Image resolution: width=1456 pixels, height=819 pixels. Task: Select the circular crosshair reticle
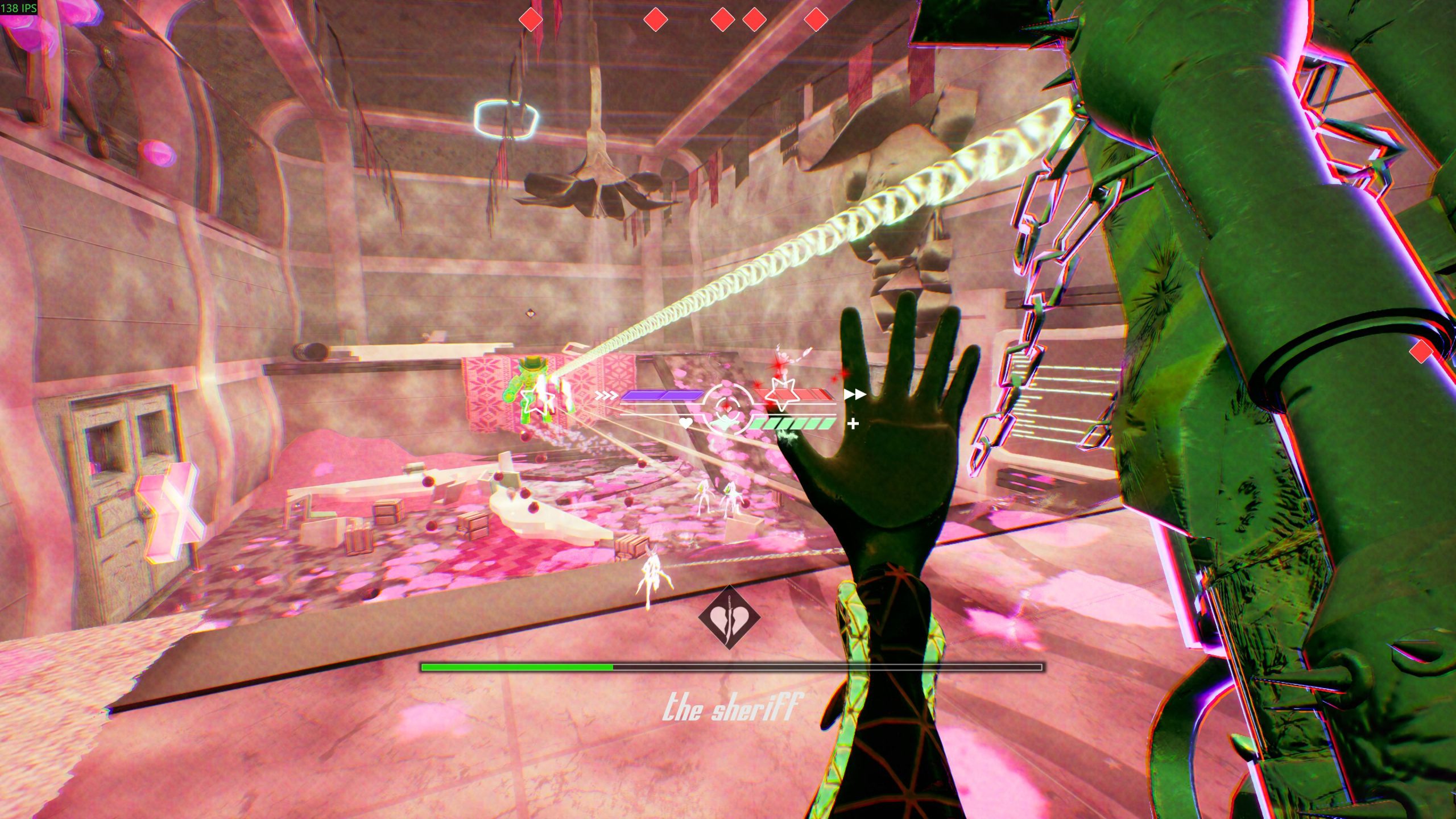pos(727,407)
